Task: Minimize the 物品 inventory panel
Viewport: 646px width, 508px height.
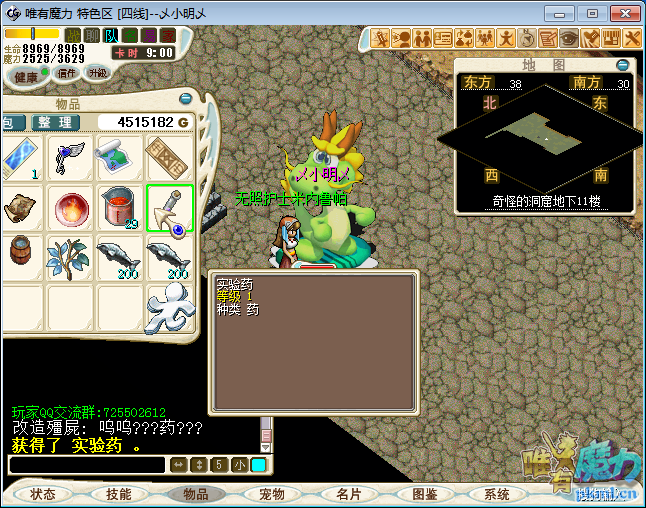Action: (185, 99)
